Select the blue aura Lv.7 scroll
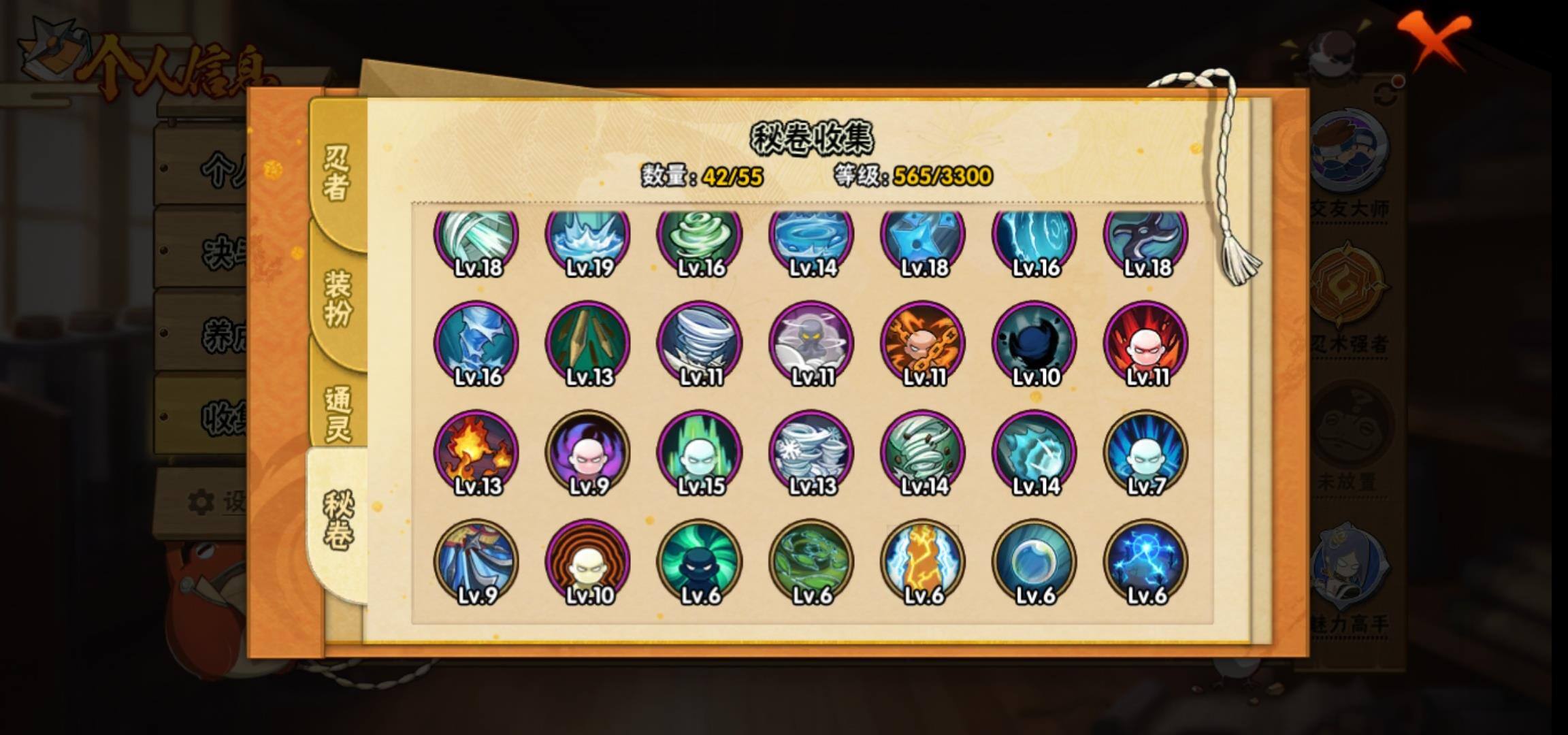Viewport: 1568px width, 735px height. pos(1146,453)
